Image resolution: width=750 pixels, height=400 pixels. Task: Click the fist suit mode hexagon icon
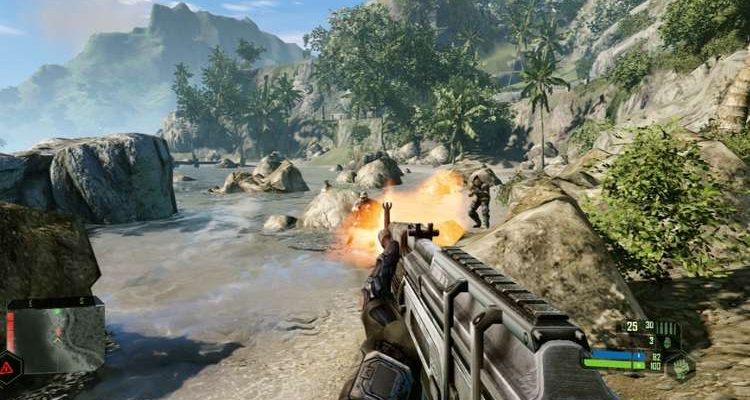(x=680, y=366)
